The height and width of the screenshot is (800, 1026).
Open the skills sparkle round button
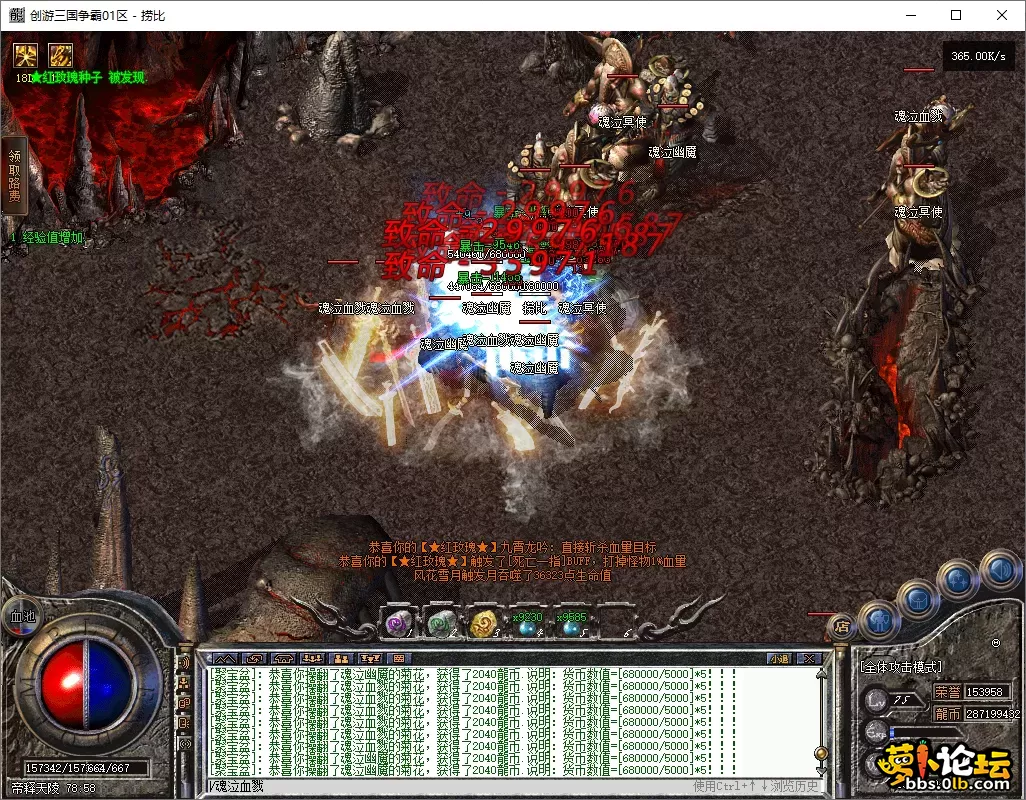point(959,579)
